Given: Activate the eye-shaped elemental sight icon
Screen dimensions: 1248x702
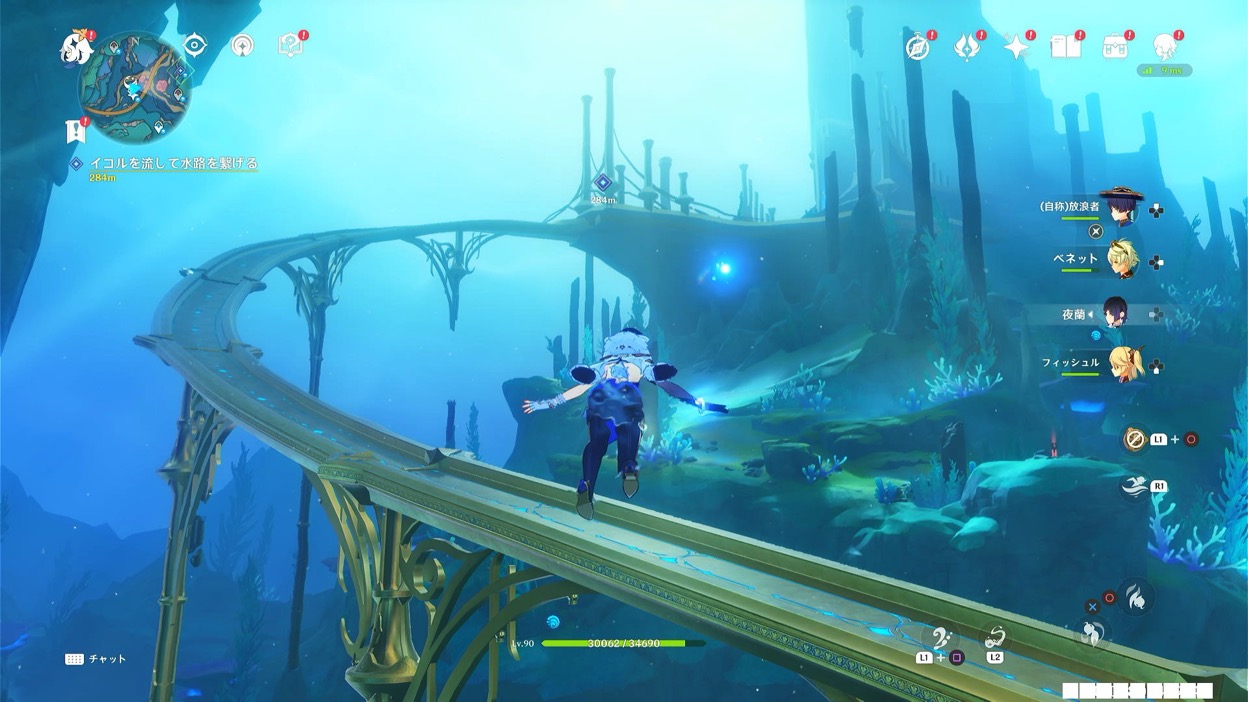Looking at the screenshot, I should click(x=194, y=45).
